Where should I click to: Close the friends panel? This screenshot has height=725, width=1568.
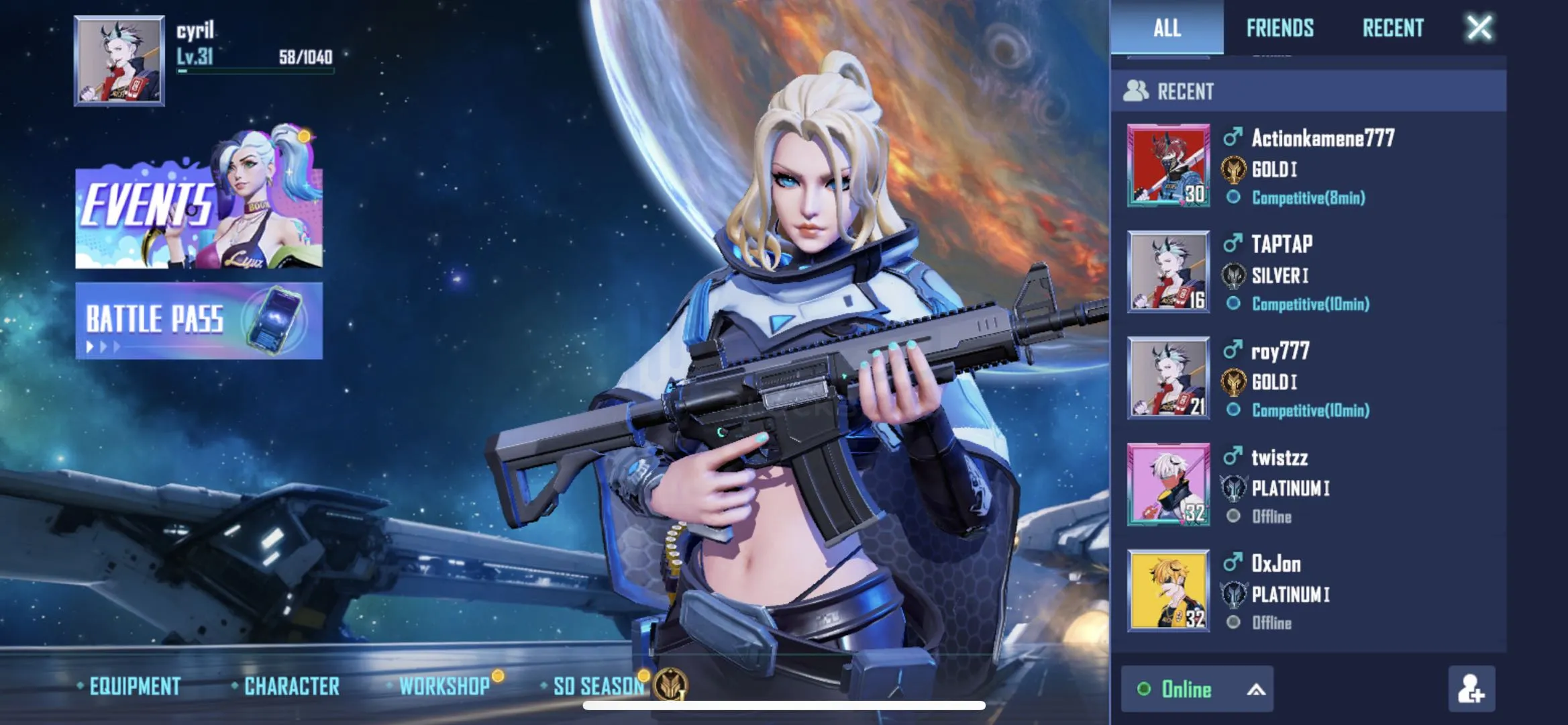click(x=1479, y=28)
